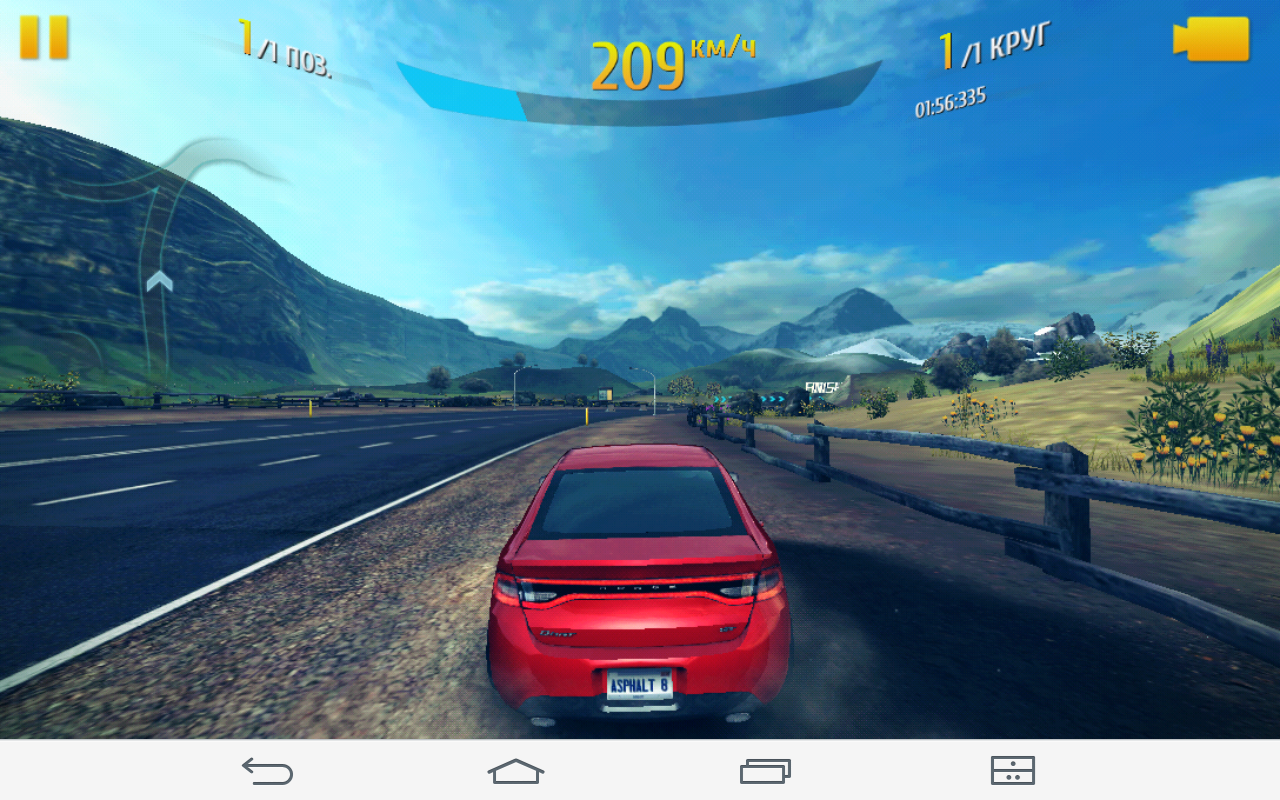Open the navigation bar's screenshot menu button
The width and height of the screenshot is (1280, 800).
point(1012,770)
